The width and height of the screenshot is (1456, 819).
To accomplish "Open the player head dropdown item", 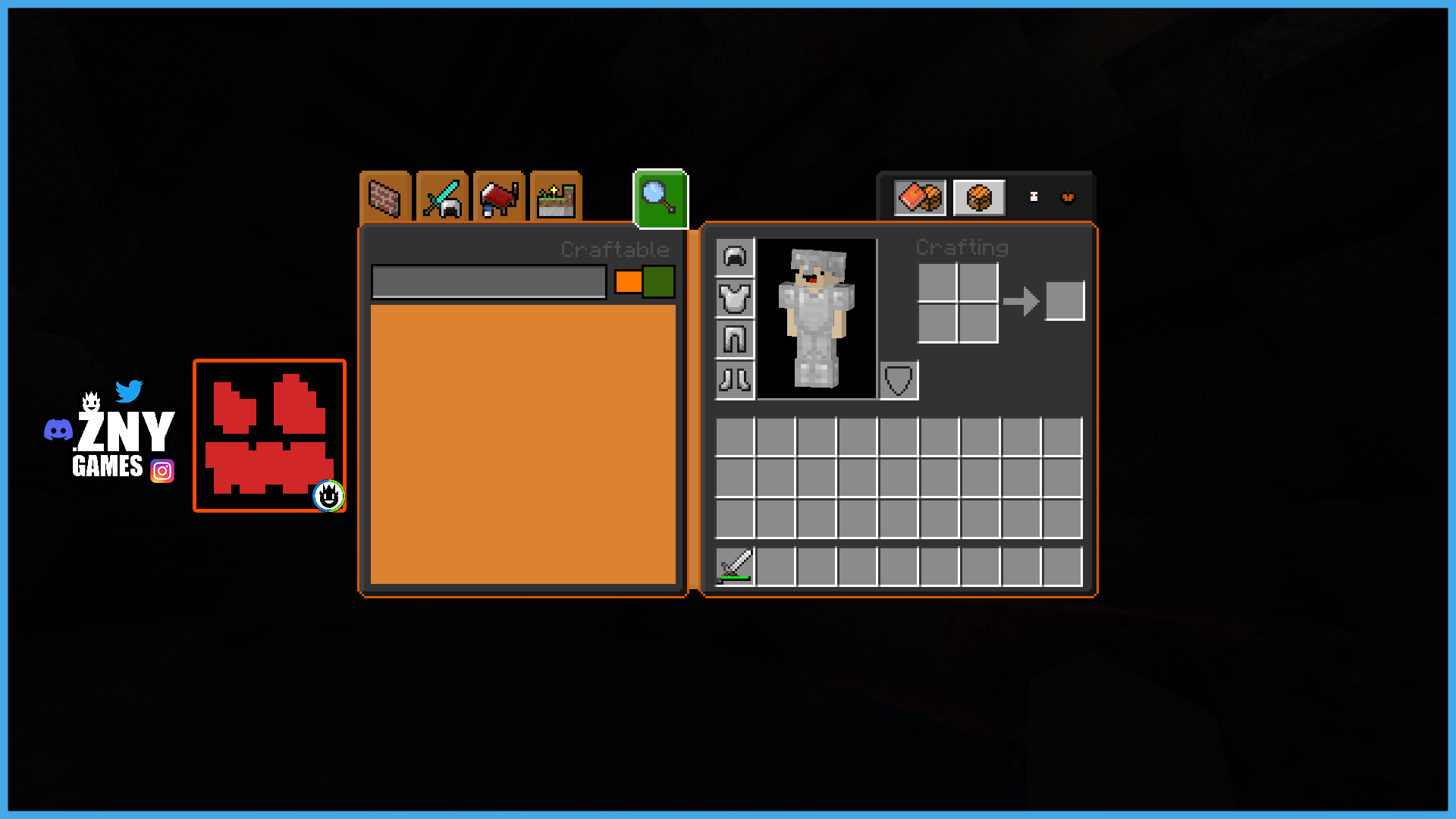I will pos(1033,196).
